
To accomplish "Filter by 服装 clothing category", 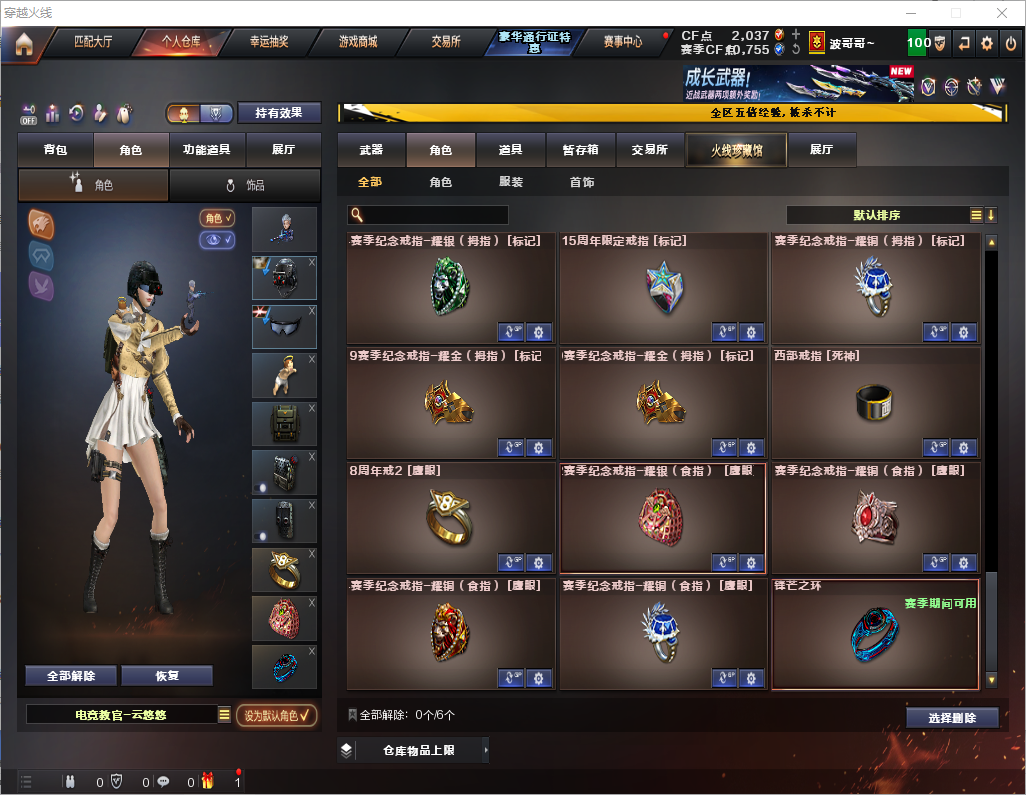I will coord(511,183).
